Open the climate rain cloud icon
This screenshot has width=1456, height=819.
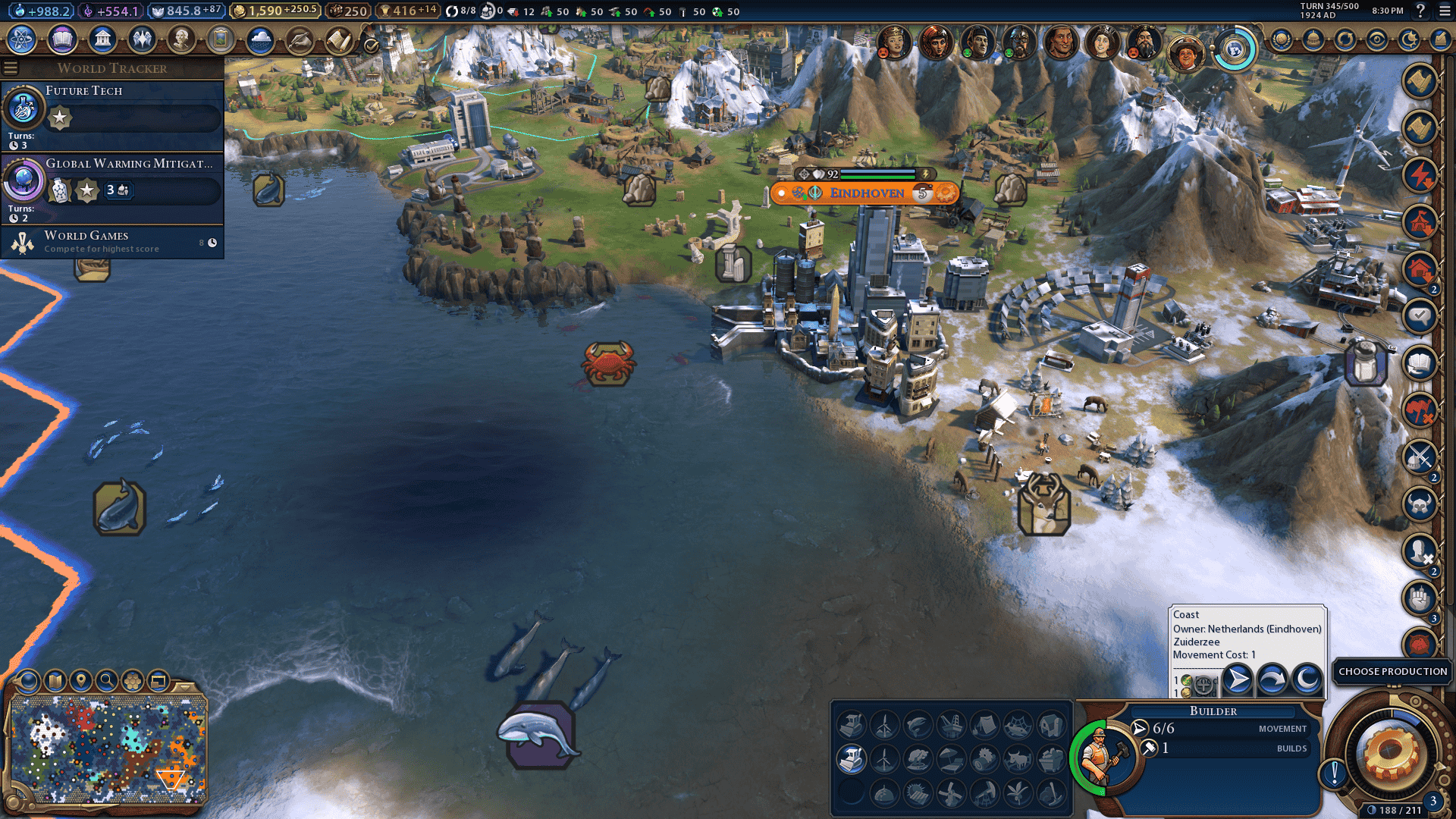tap(260, 39)
